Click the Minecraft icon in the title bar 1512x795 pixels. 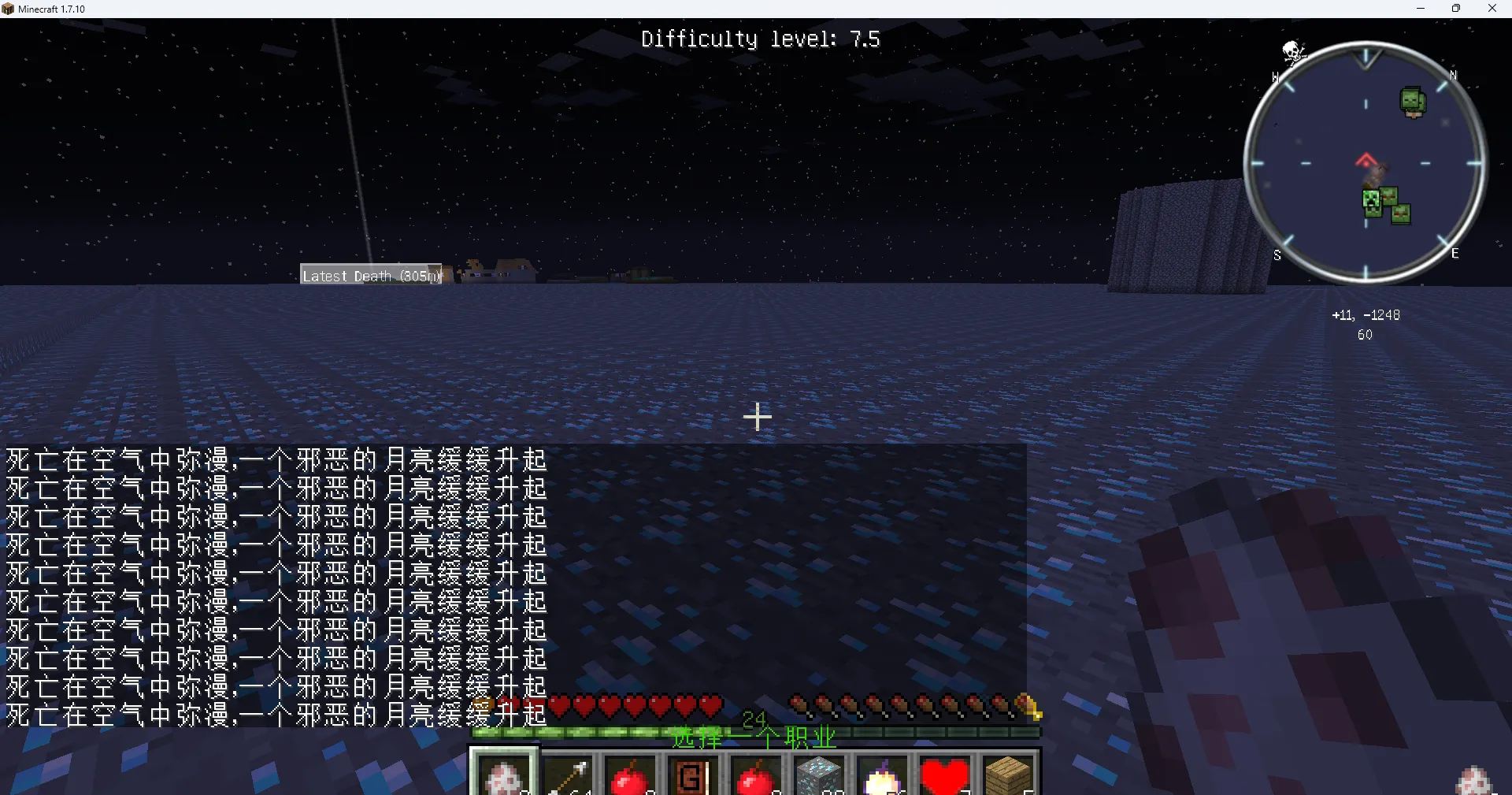[x=8, y=9]
